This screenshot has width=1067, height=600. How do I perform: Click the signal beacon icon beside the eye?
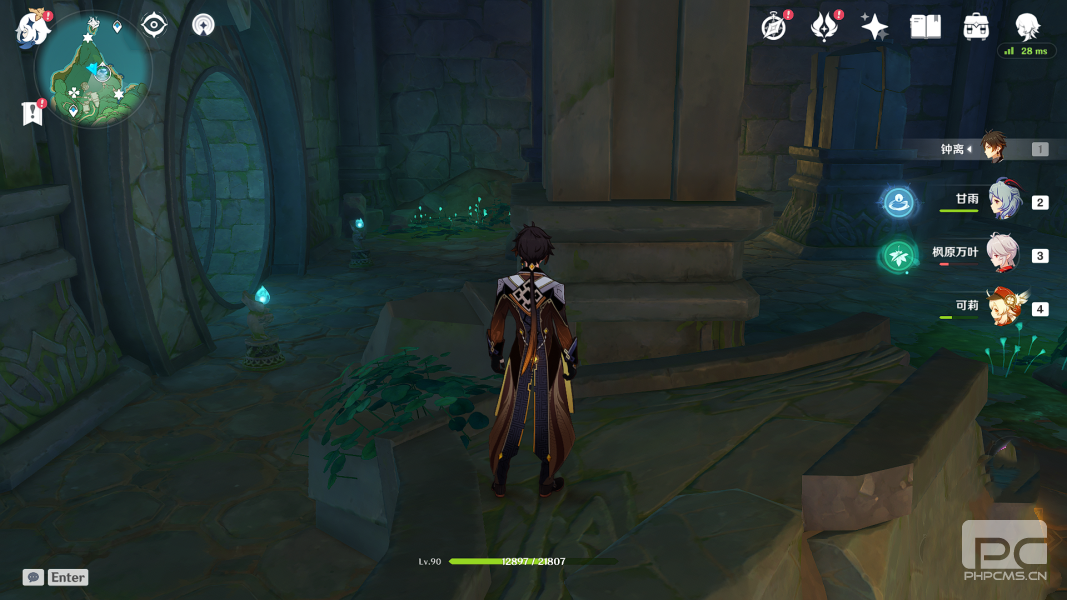203,25
